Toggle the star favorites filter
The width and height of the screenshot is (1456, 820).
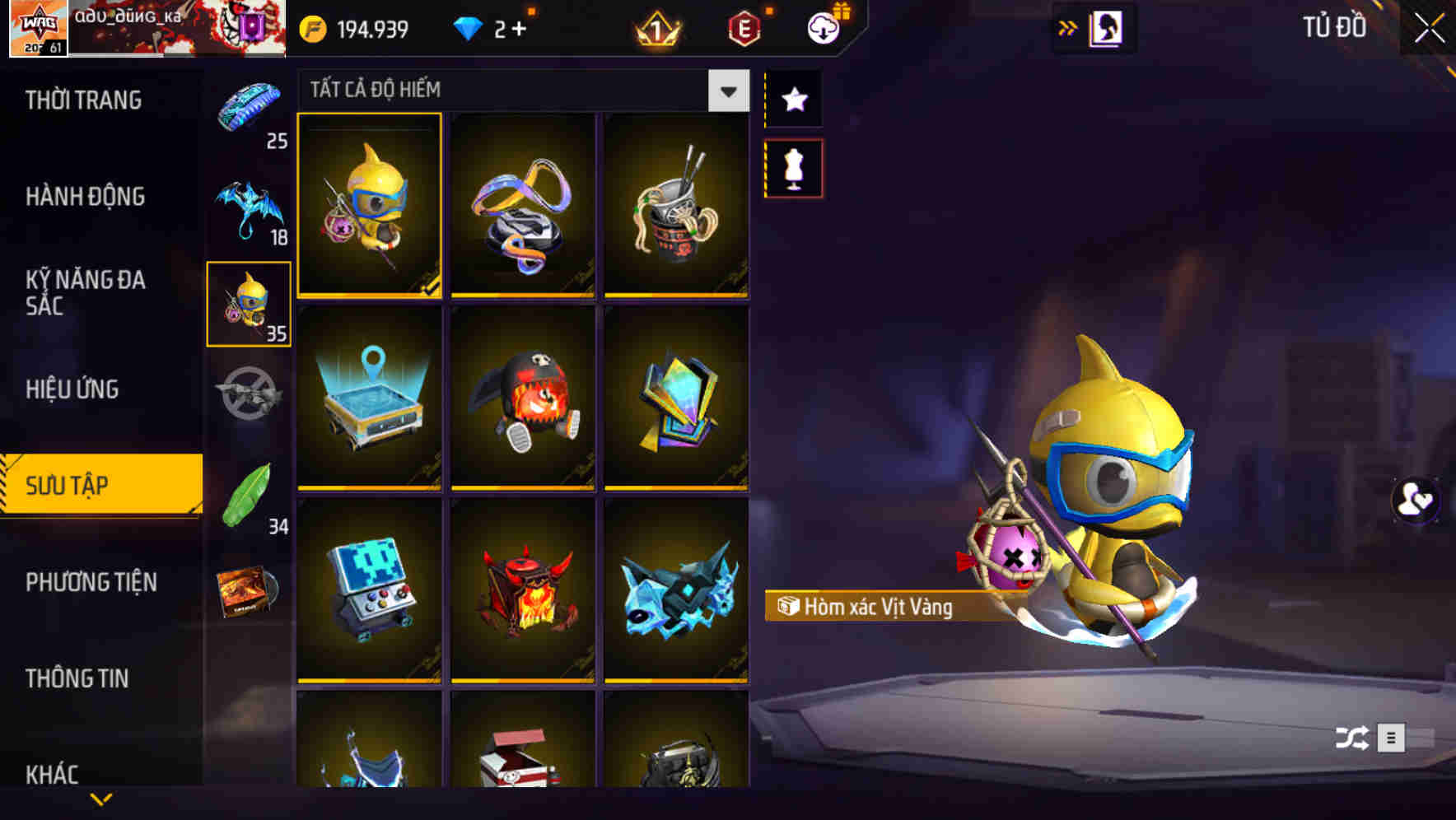(x=793, y=99)
